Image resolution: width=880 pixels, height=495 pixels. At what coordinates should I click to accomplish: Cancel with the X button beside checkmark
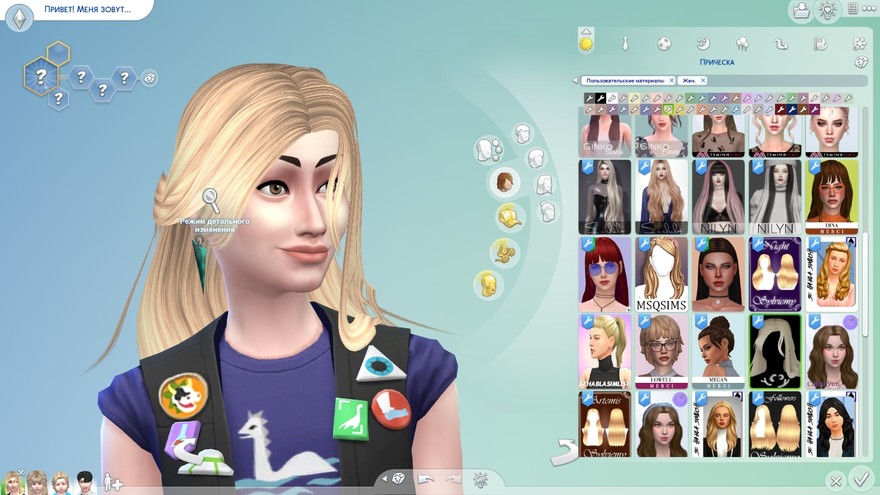point(836,481)
